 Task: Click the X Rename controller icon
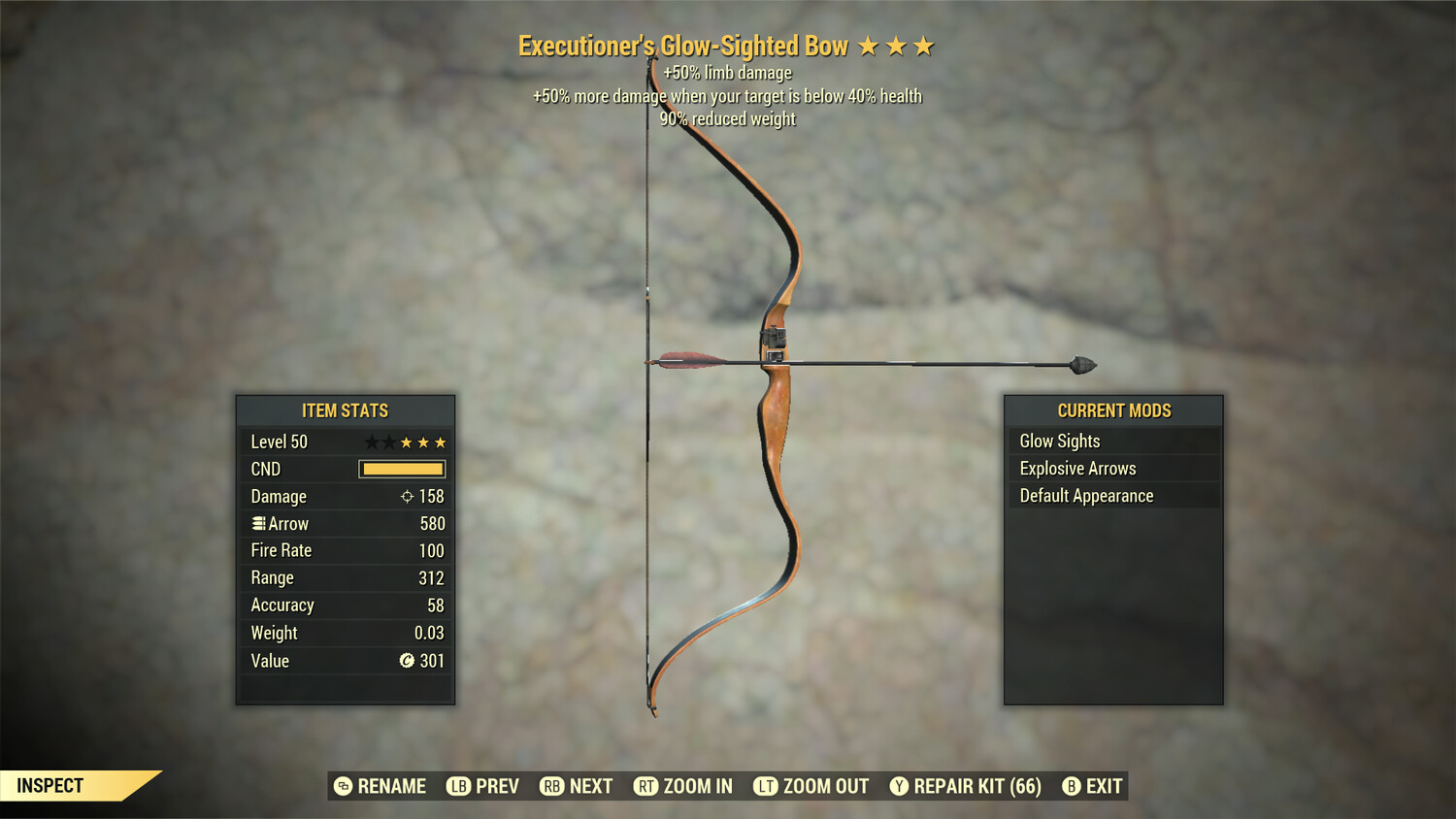pyautogui.click(x=342, y=786)
